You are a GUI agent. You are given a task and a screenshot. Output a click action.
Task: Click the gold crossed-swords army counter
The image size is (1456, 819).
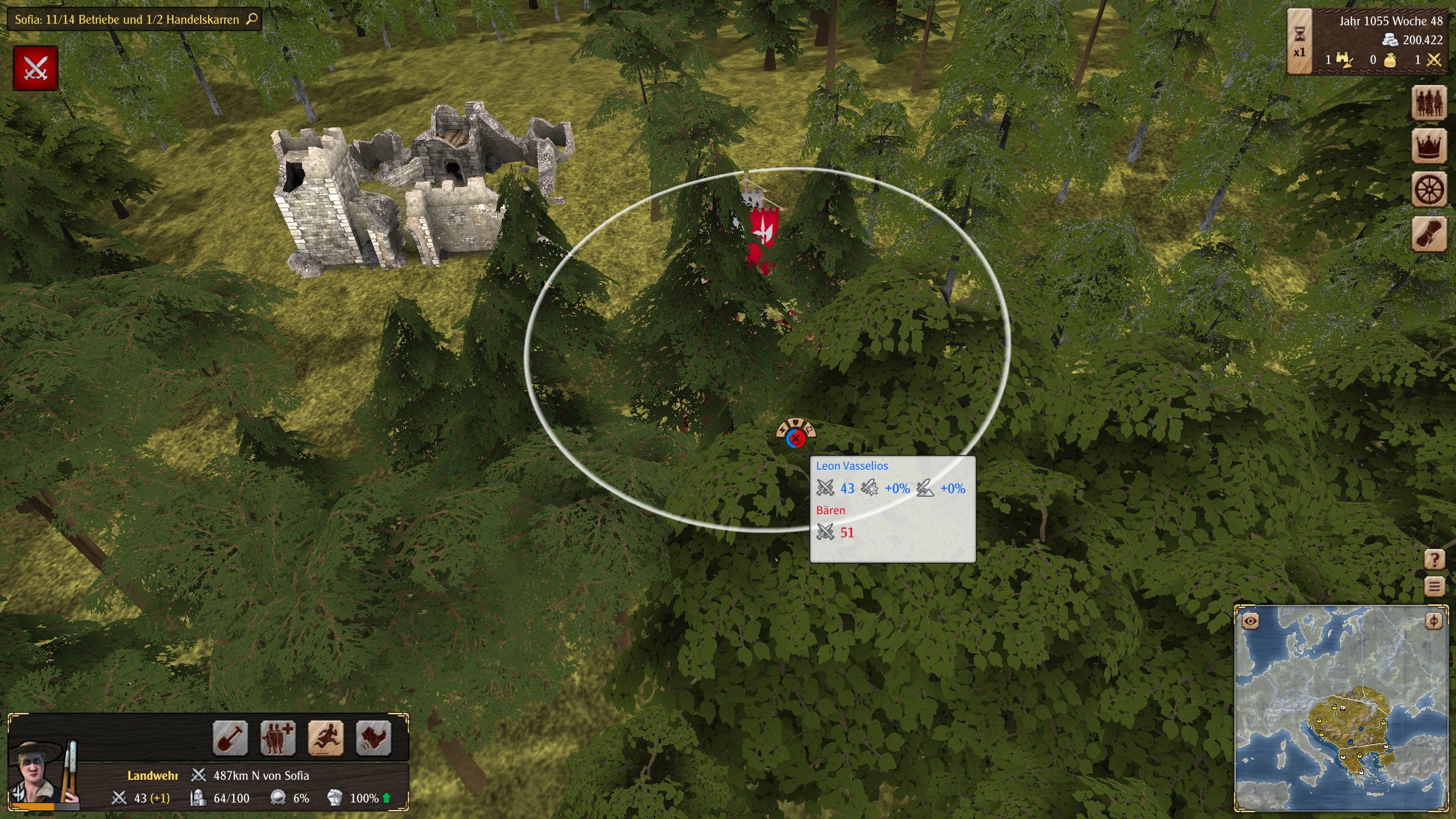click(1434, 60)
